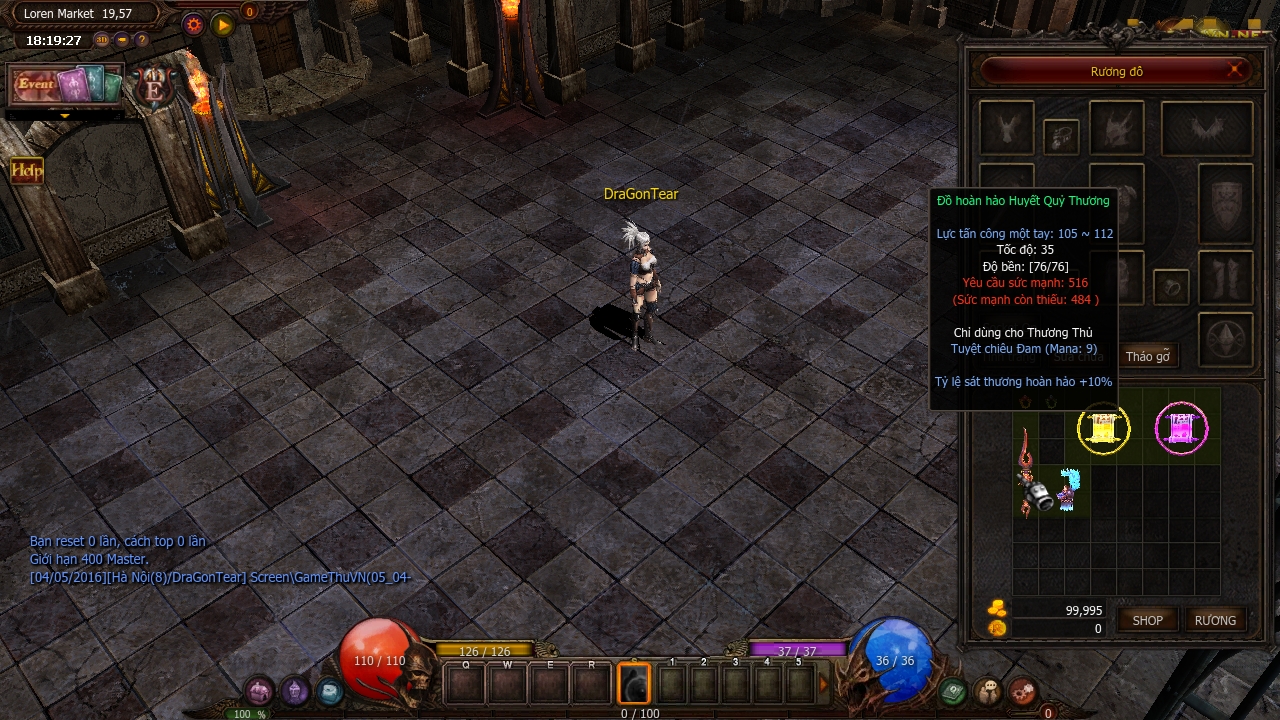Open the RƯƠNG storage chest

tap(1215, 620)
